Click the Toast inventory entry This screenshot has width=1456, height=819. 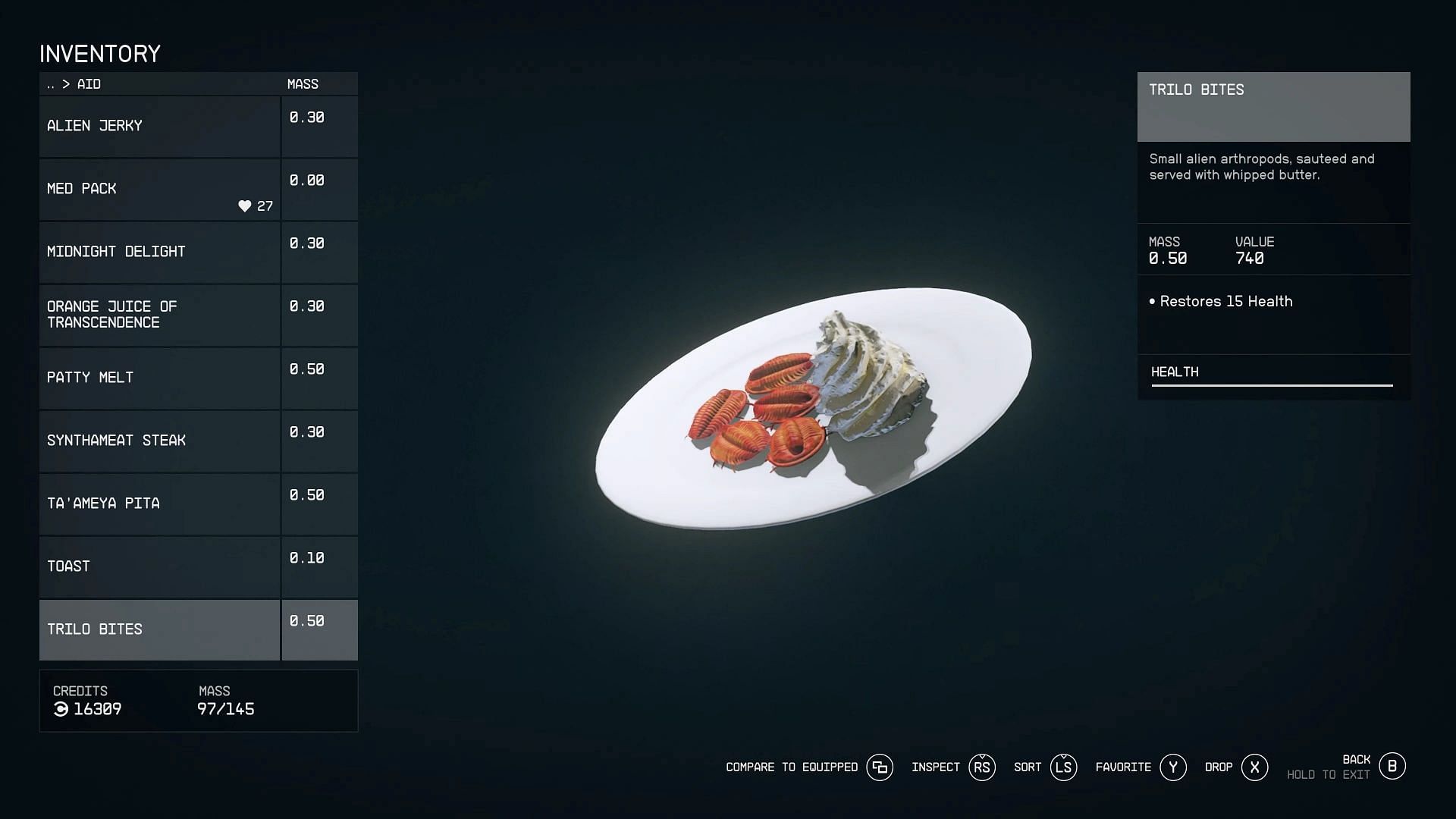[x=159, y=566]
